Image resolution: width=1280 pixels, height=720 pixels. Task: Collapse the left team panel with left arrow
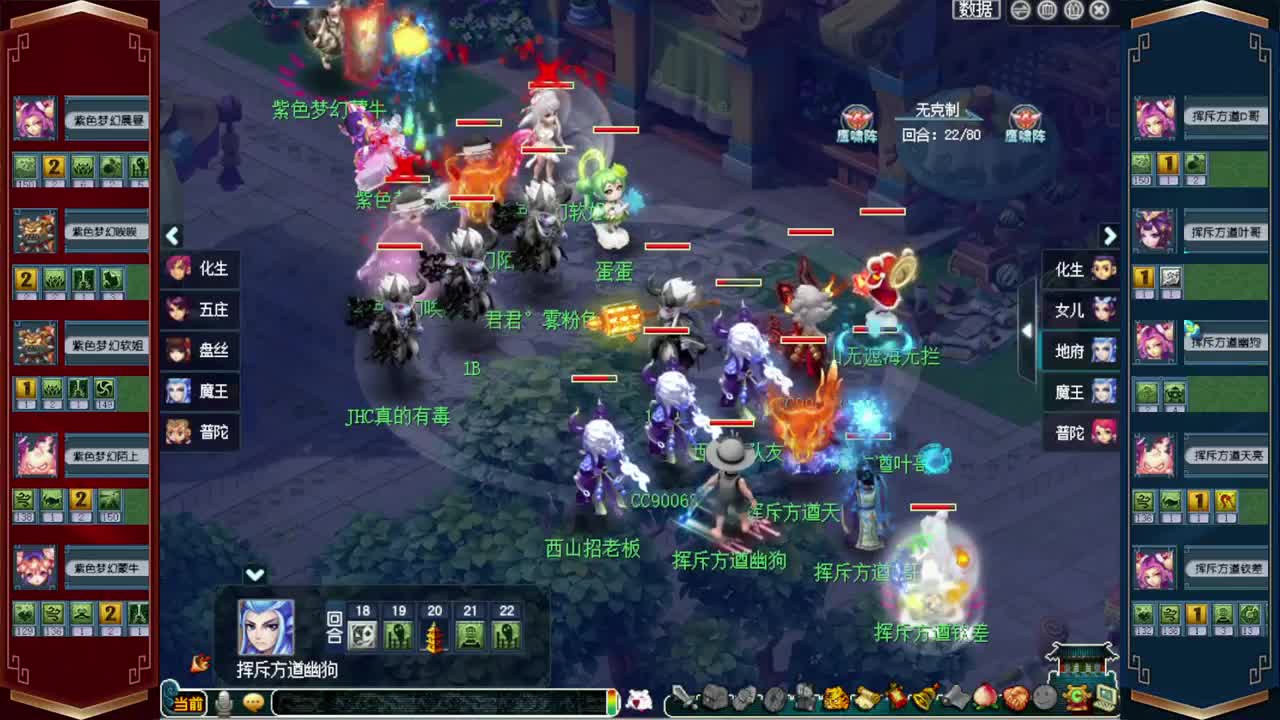[x=172, y=237]
